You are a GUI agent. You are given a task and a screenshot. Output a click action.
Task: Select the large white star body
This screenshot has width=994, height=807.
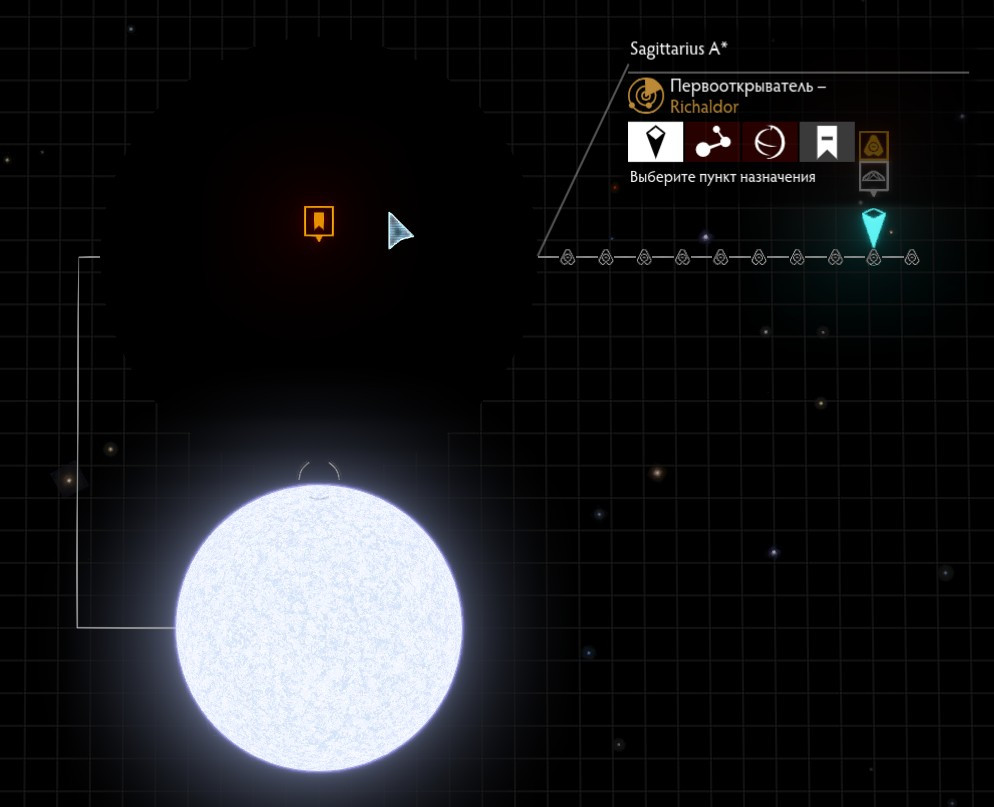(319, 627)
